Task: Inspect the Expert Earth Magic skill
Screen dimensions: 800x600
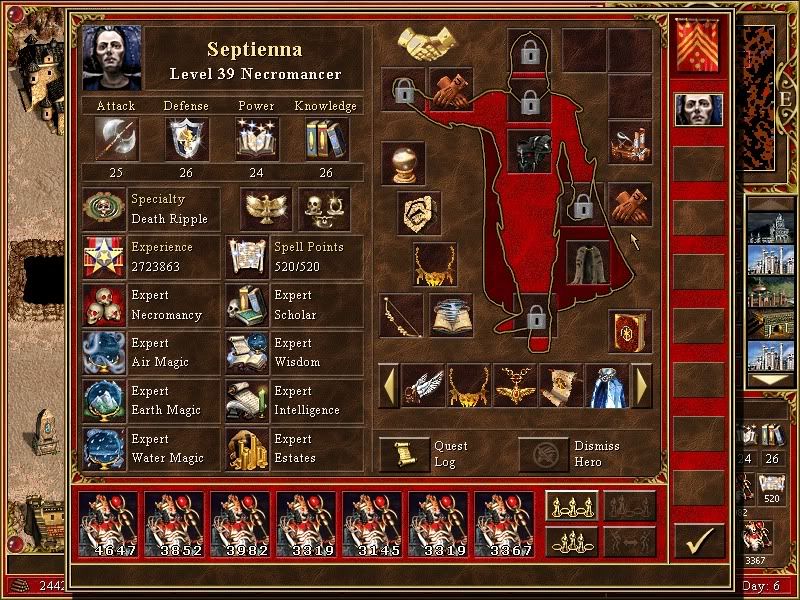Action: (x=105, y=401)
